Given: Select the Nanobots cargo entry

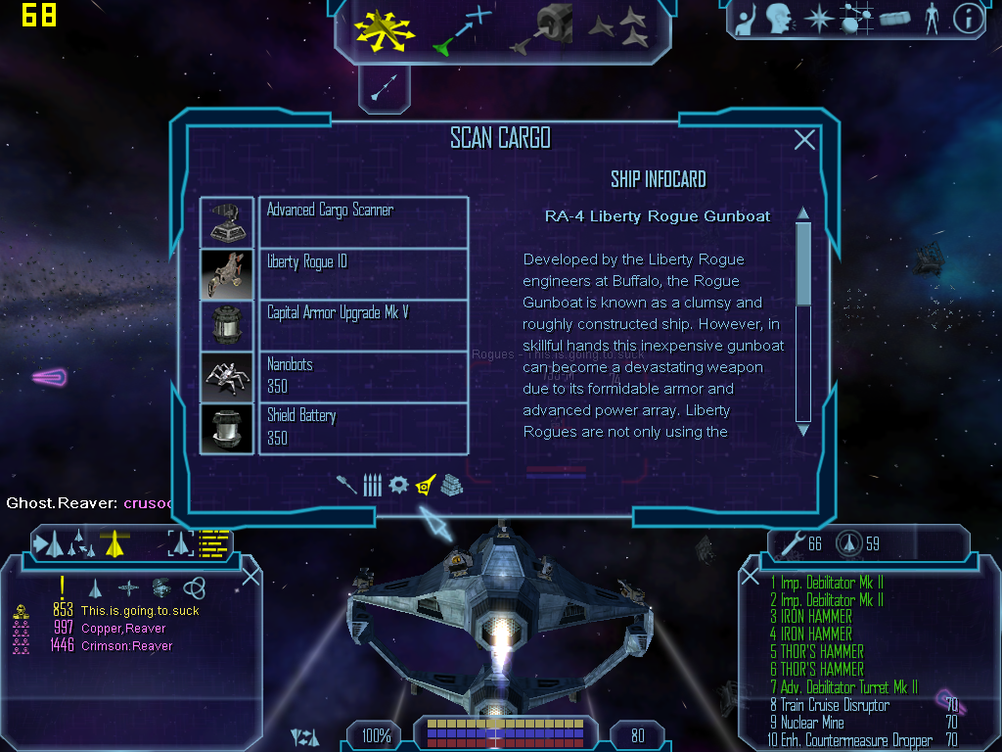Looking at the screenshot, I should 363,377.
